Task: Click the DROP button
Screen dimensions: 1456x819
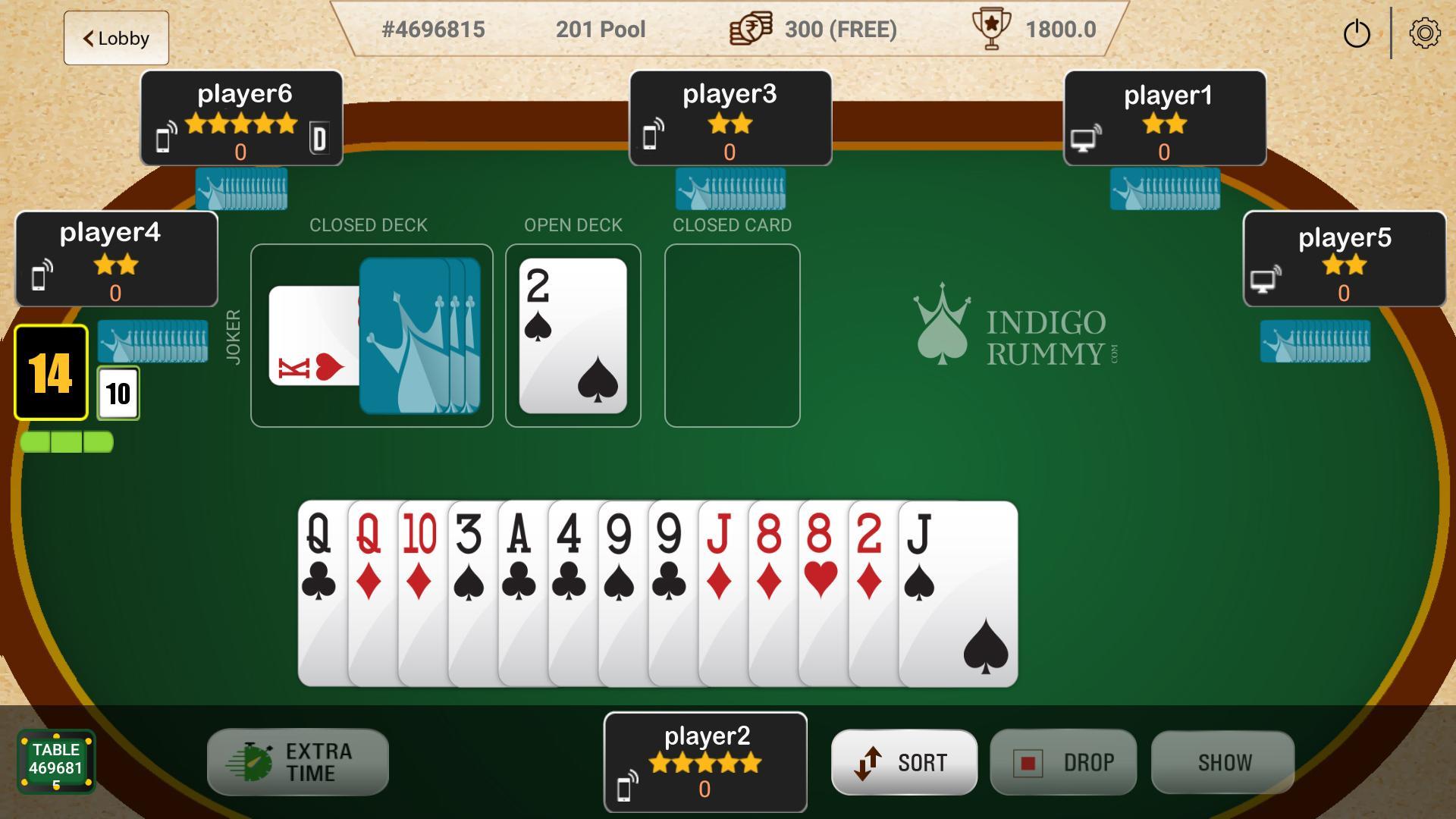Action: (1063, 762)
